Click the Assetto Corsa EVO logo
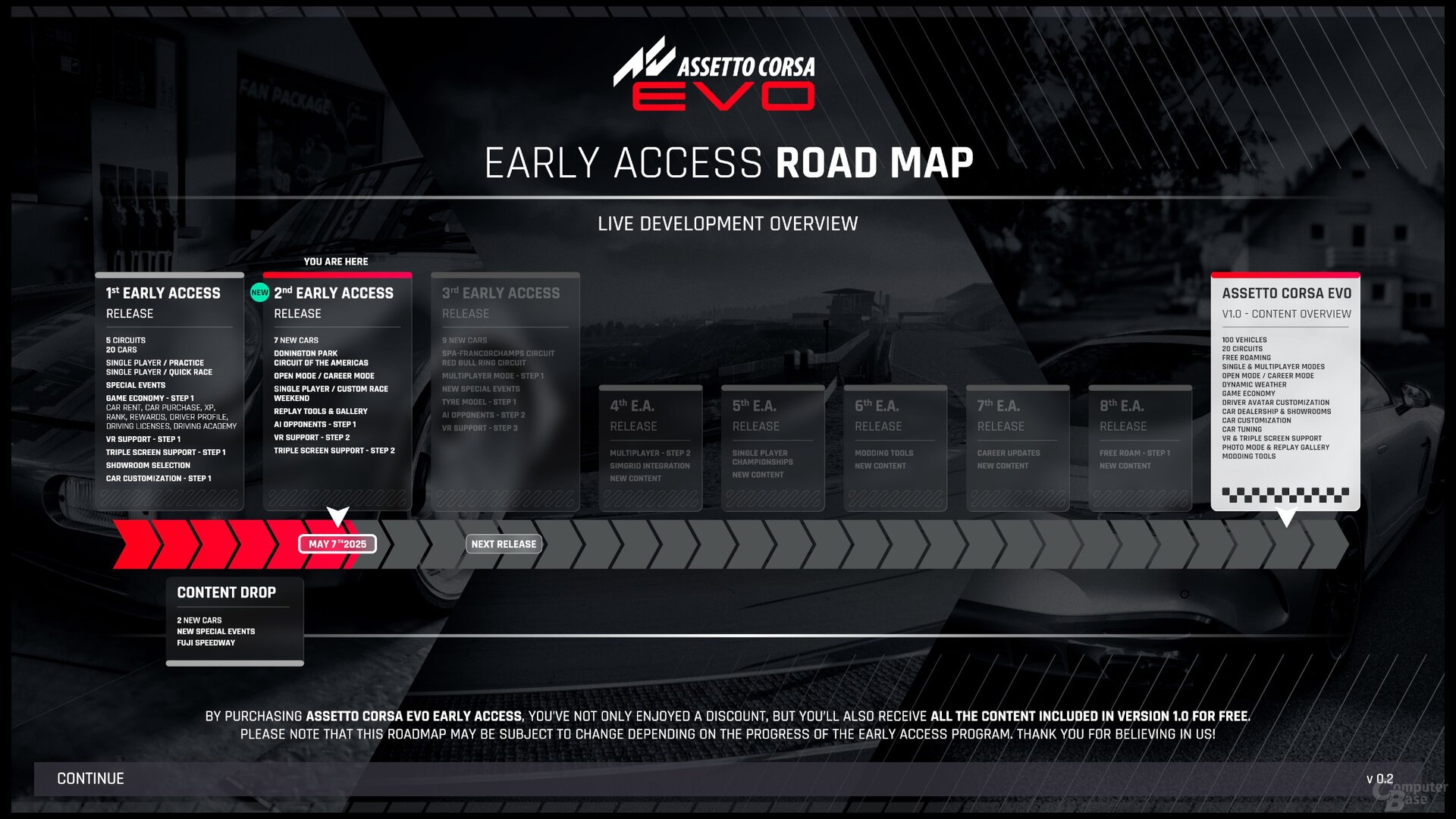The height and width of the screenshot is (819, 1456). point(713,80)
